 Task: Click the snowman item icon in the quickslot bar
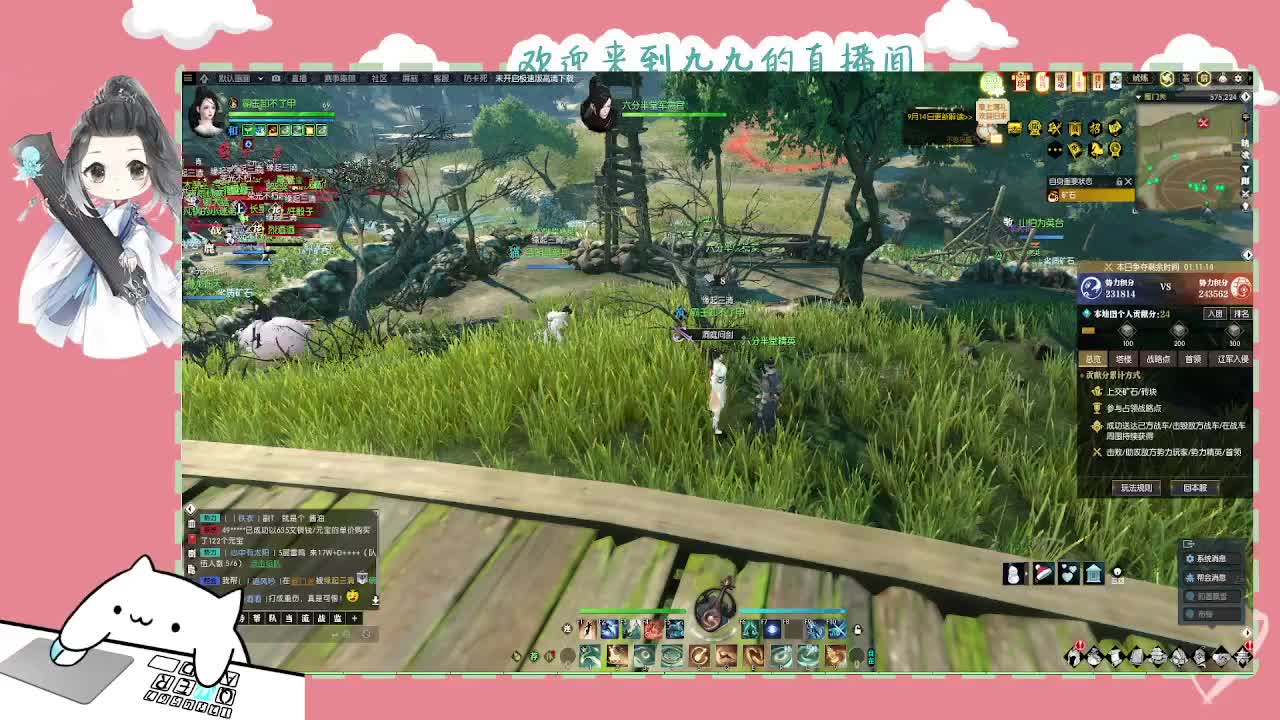(x=1014, y=573)
